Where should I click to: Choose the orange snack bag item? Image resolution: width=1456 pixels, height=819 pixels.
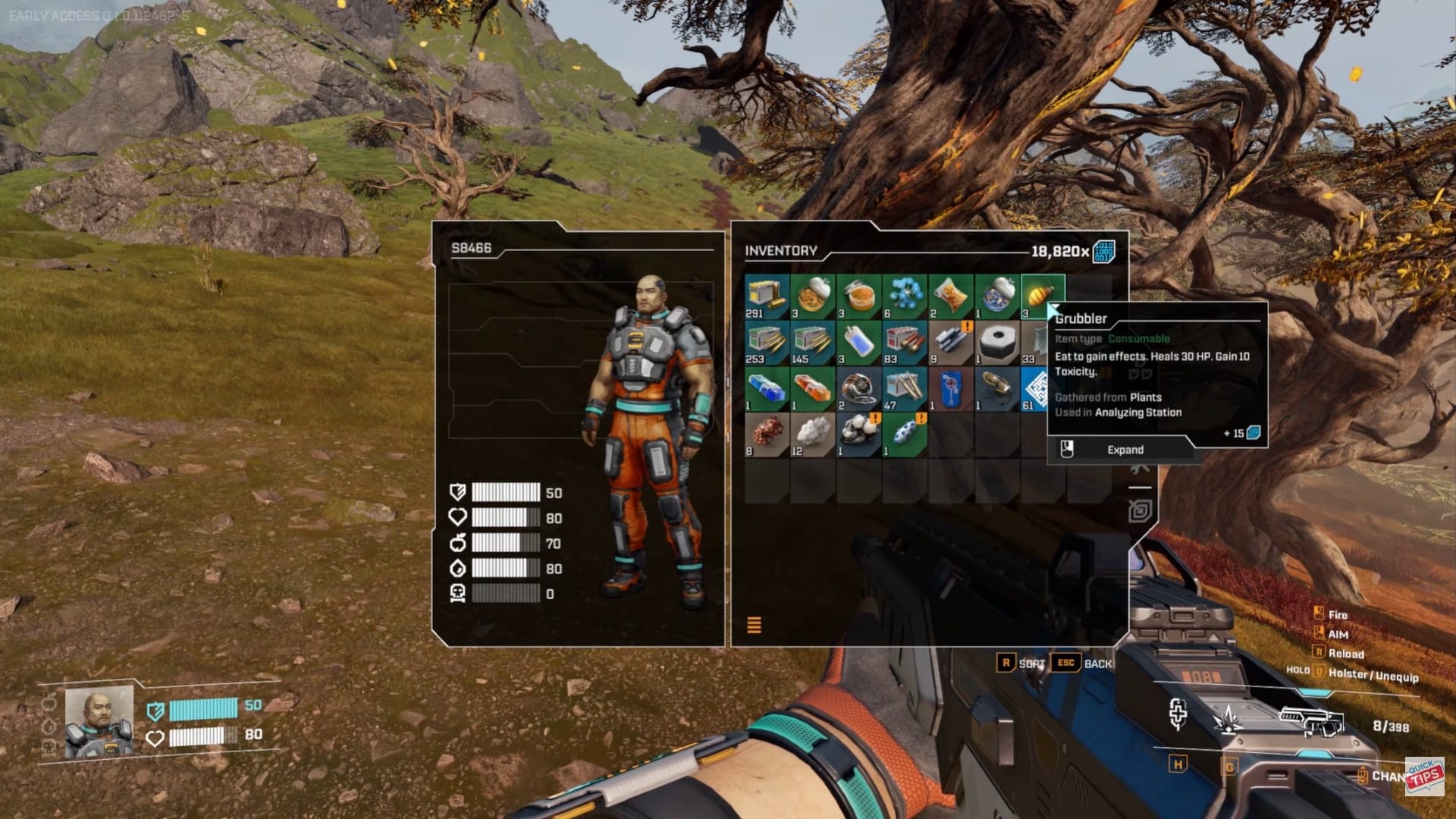coord(950,297)
